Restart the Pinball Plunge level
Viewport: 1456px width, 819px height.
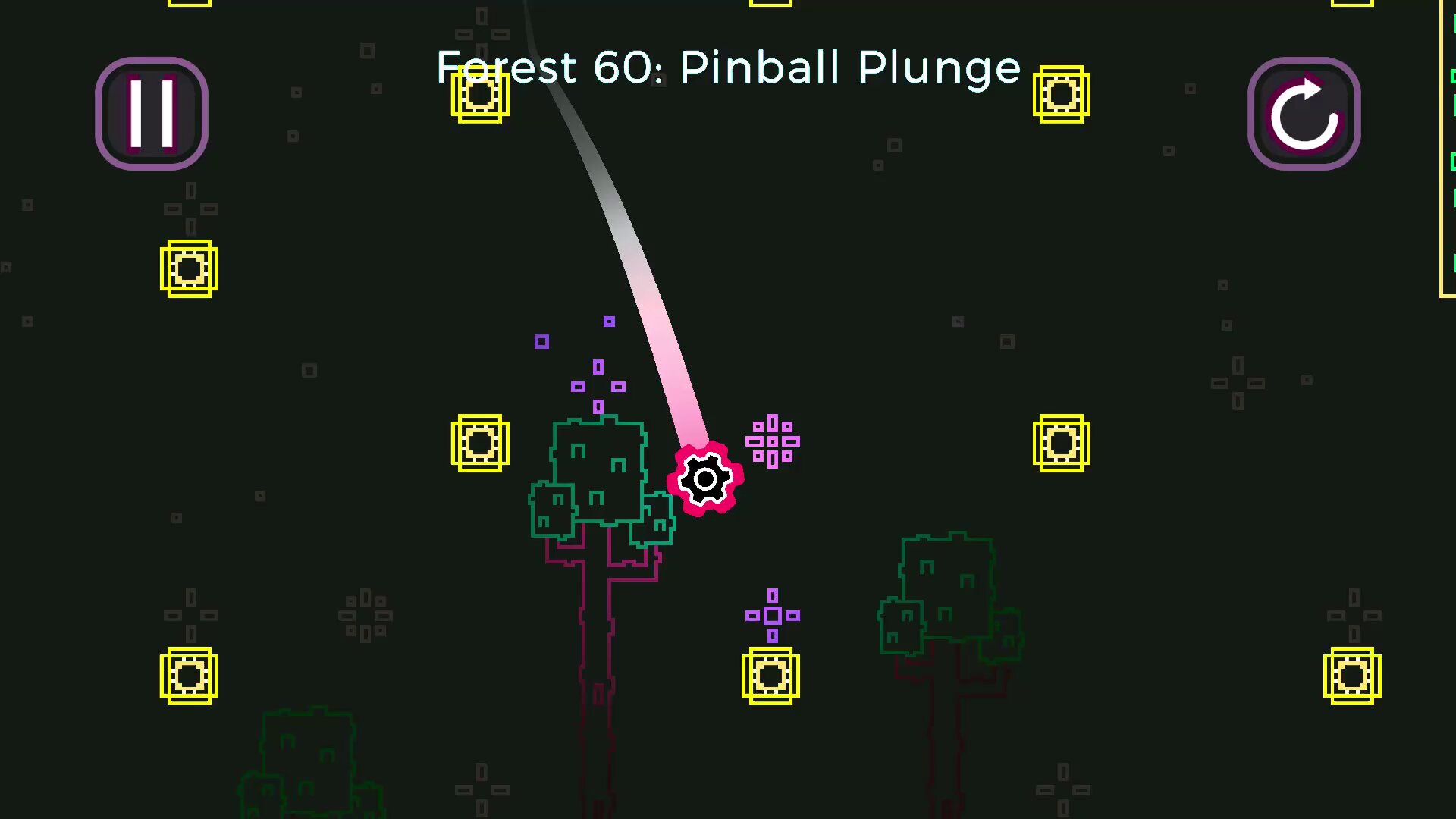(x=1303, y=114)
